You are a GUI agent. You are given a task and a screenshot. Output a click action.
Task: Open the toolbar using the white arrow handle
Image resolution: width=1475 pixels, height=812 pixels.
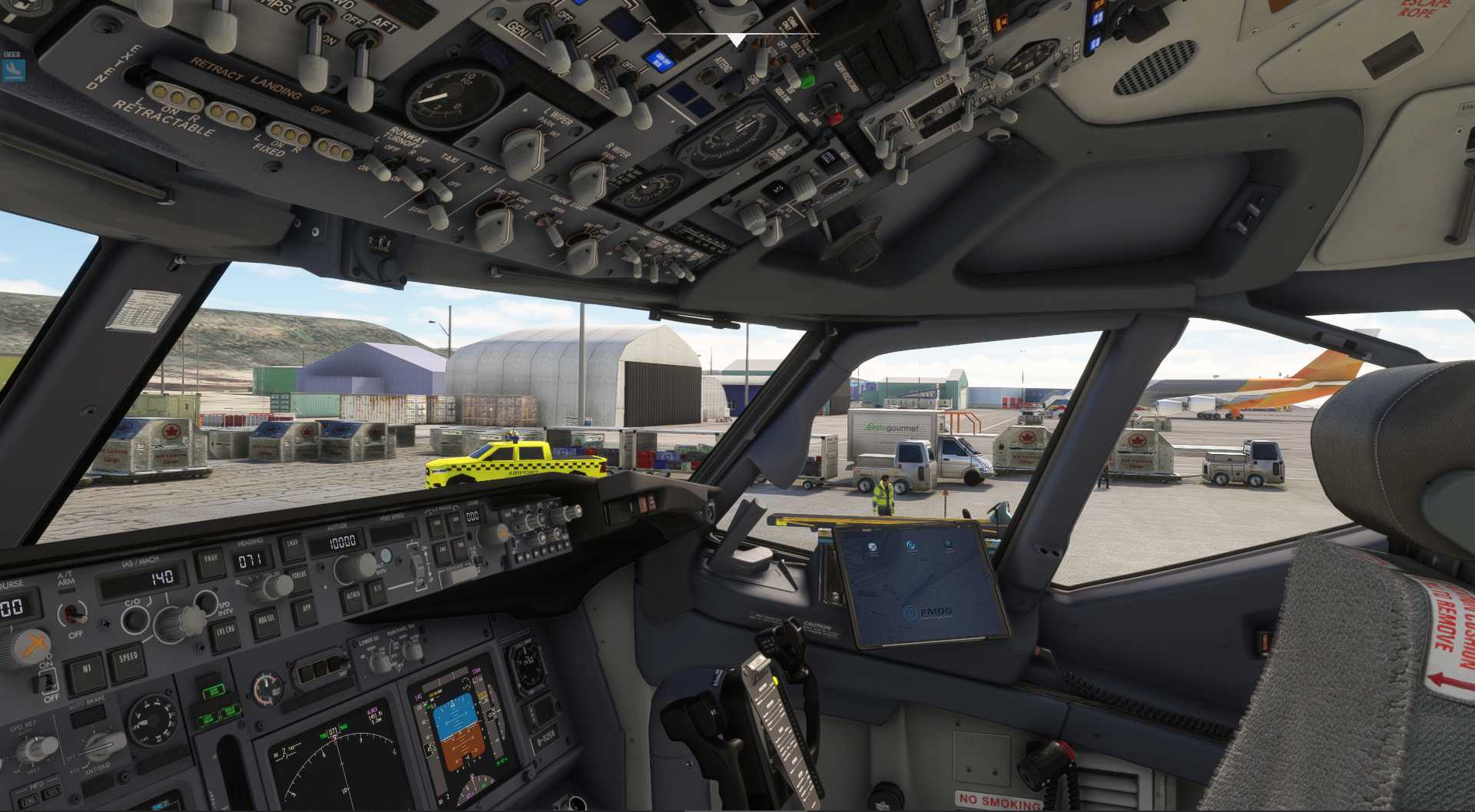737,40
